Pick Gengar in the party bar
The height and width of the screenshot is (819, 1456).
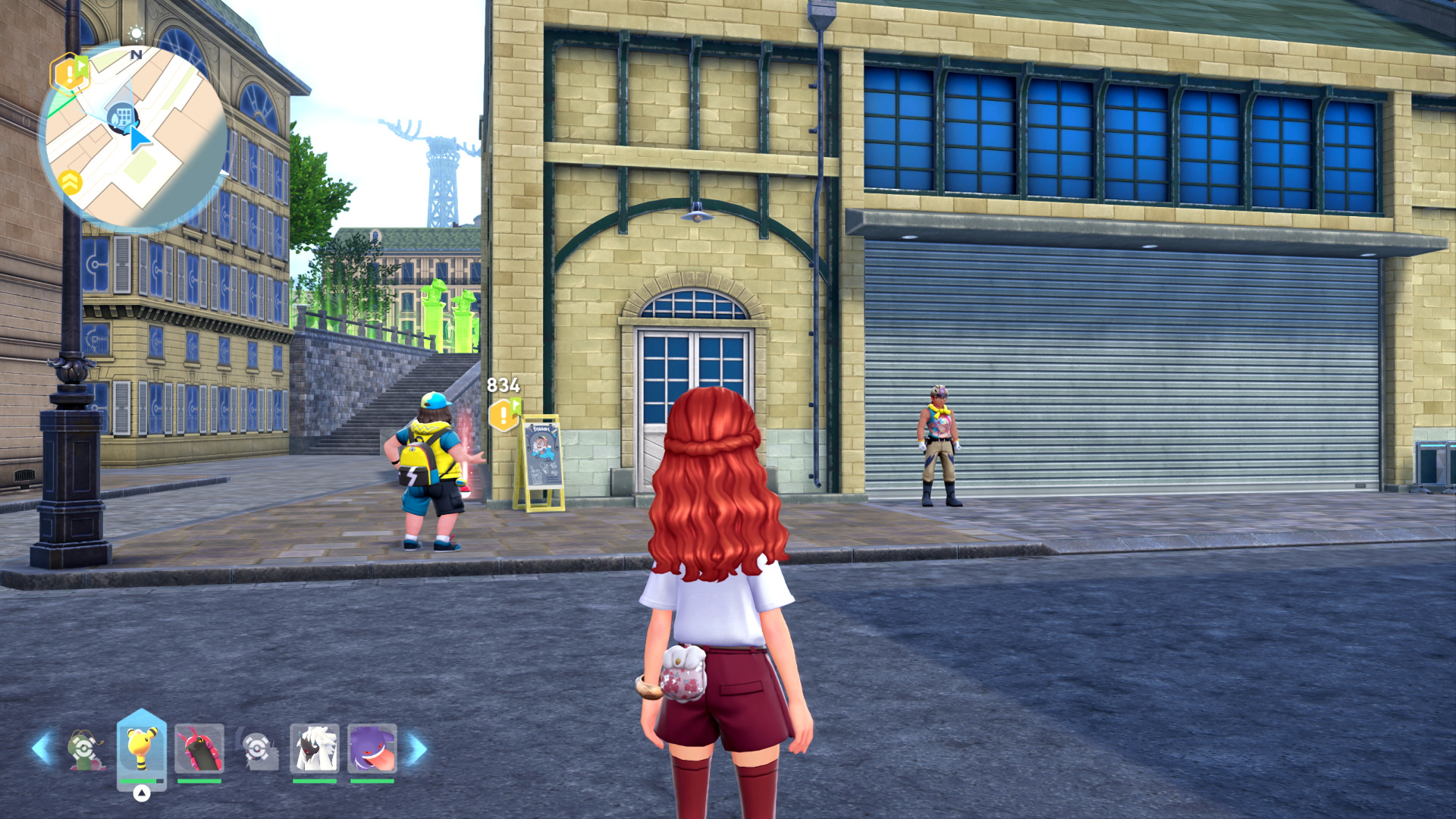tap(372, 748)
